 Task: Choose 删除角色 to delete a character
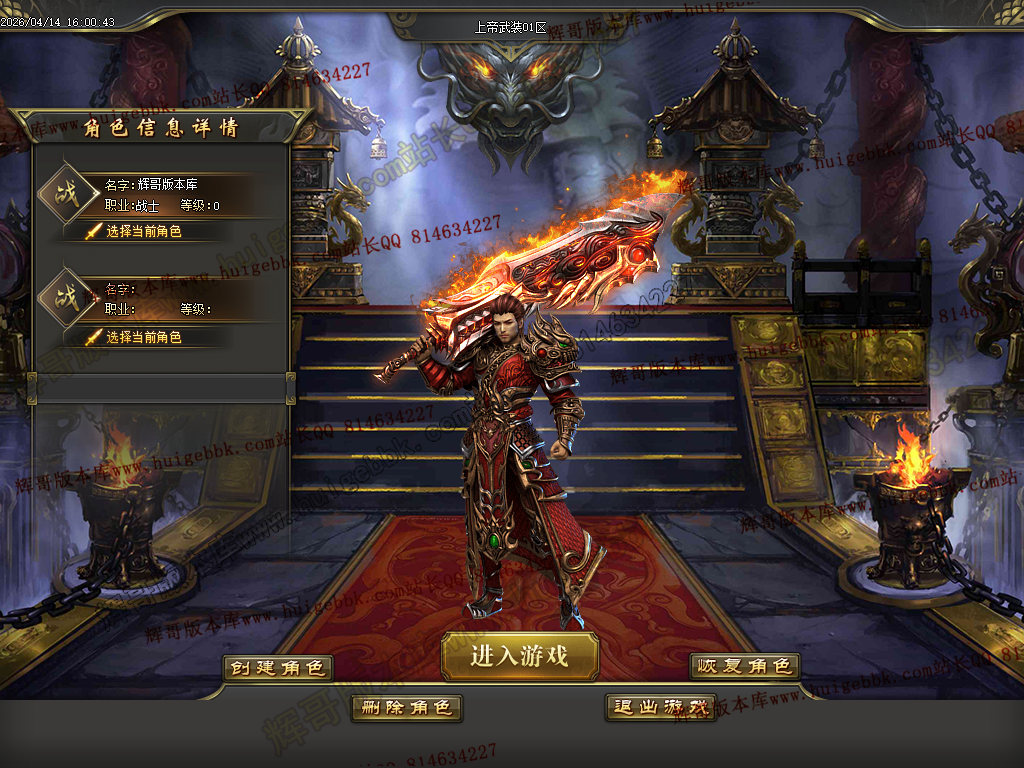pyautogui.click(x=406, y=707)
